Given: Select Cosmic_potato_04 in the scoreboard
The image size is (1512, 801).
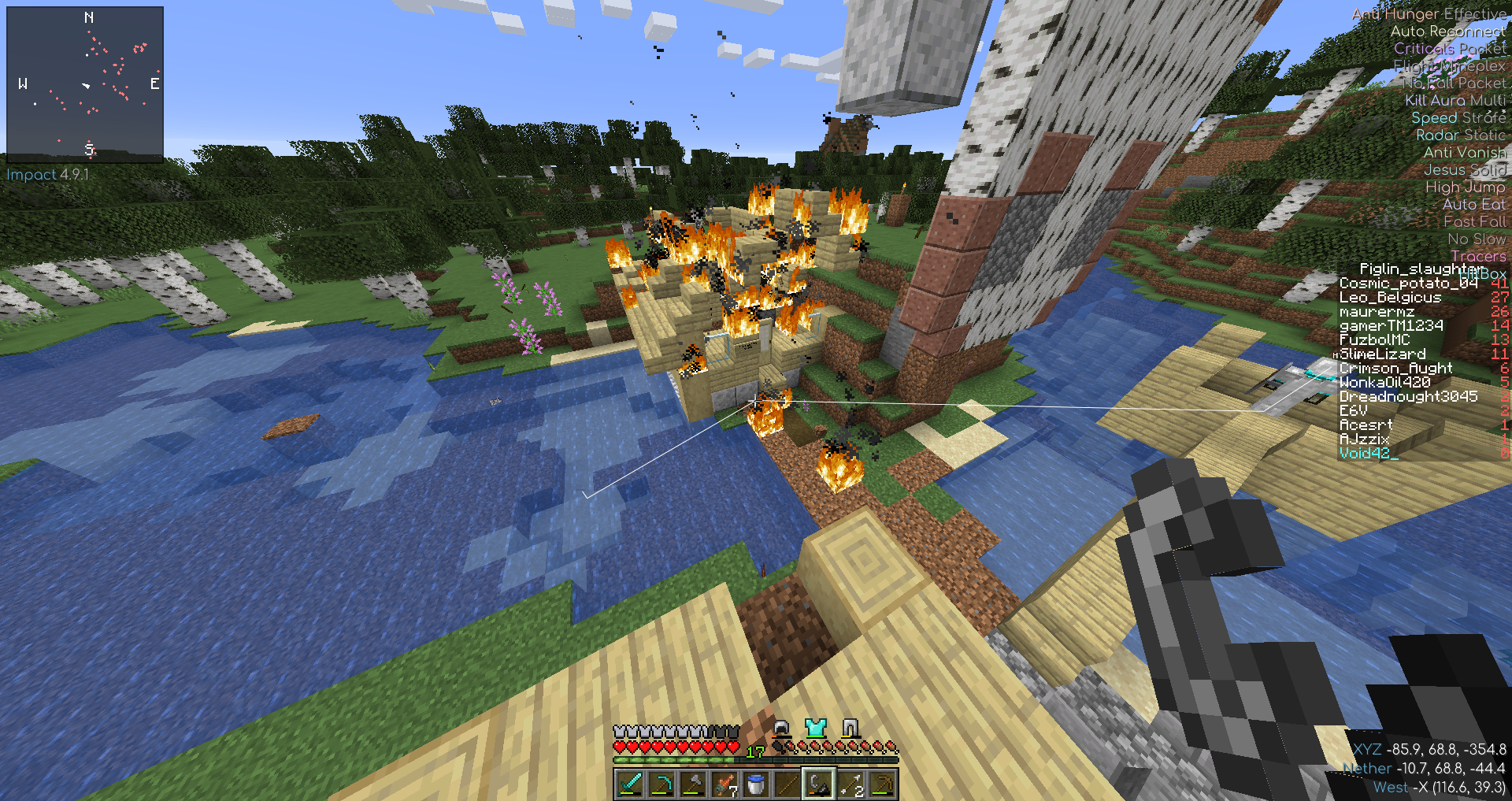Looking at the screenshot, I should pyautogui.click(x=1408, y=284).
